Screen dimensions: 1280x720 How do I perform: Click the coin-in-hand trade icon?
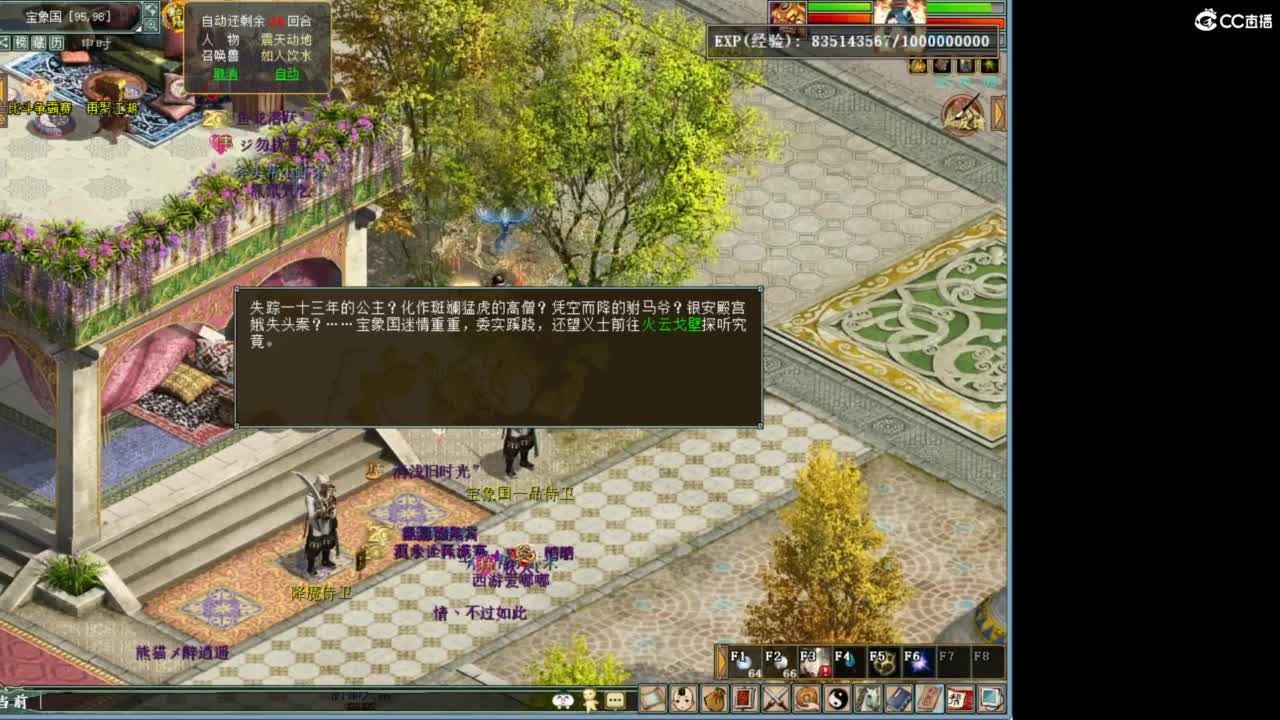807,701
